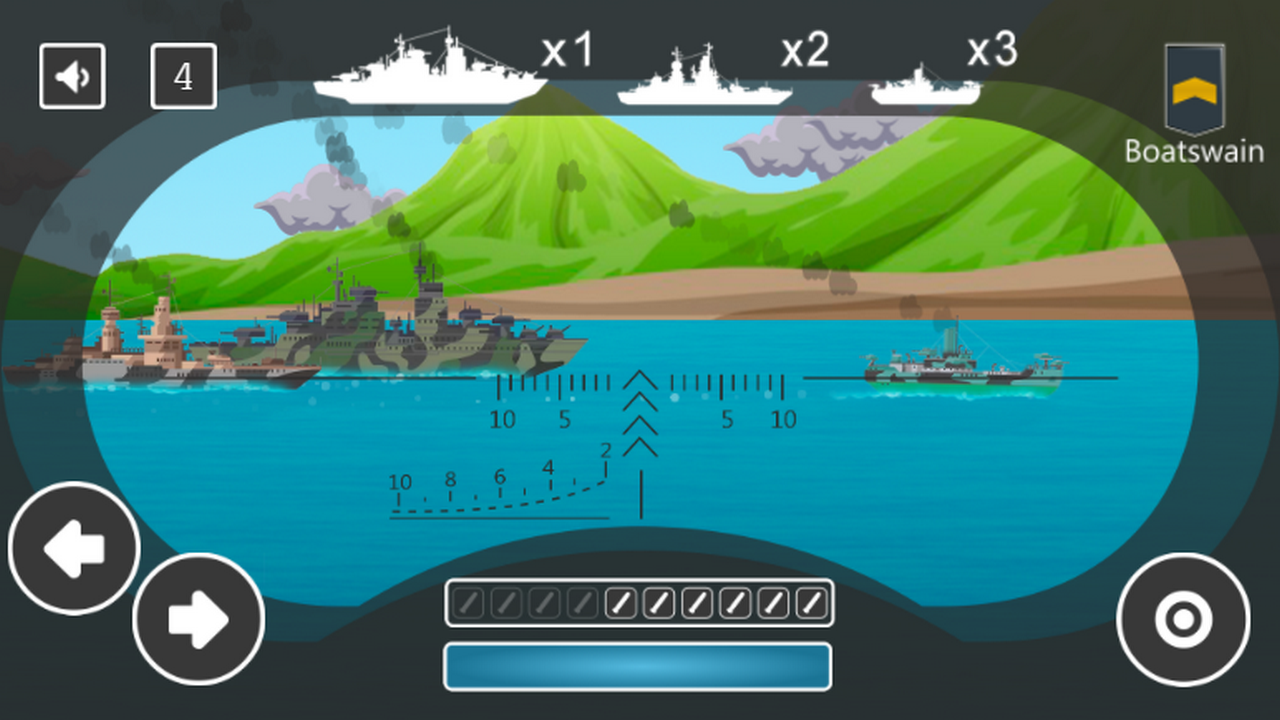Mute the game sound using the speaker icon
1280x720 pixels.
point(71,75)
